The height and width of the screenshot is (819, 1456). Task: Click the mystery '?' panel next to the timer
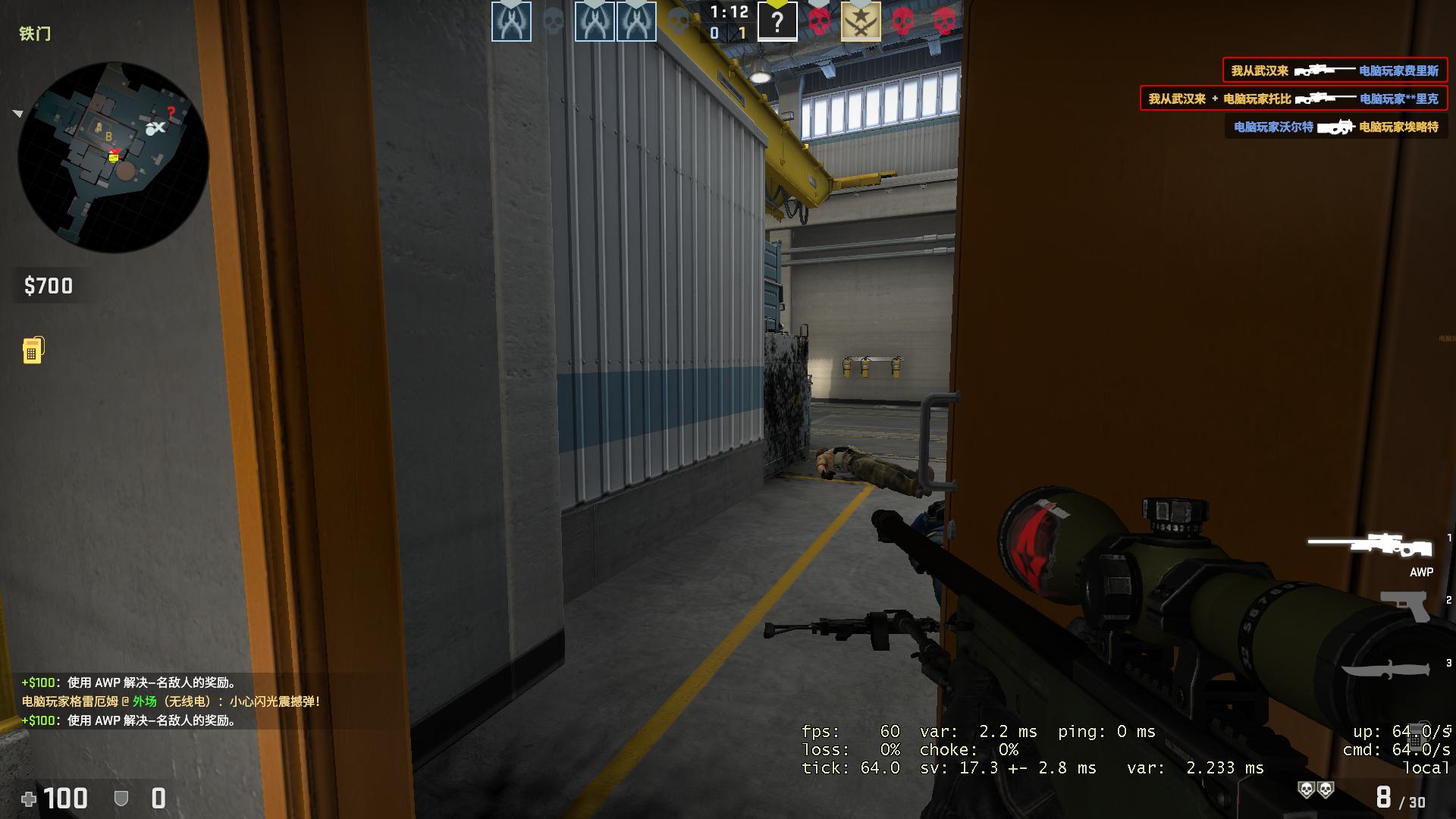click(x=778, y=20)
